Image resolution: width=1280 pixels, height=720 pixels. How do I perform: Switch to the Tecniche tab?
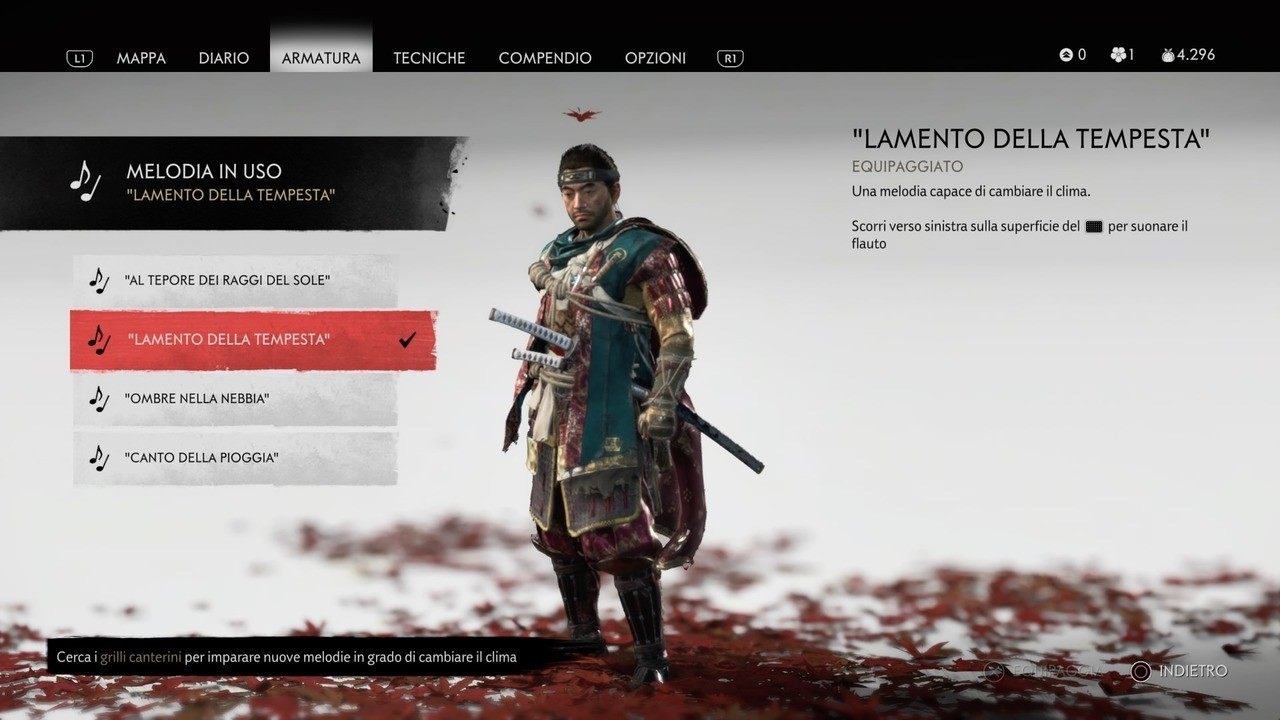click(x=429, y=58)
